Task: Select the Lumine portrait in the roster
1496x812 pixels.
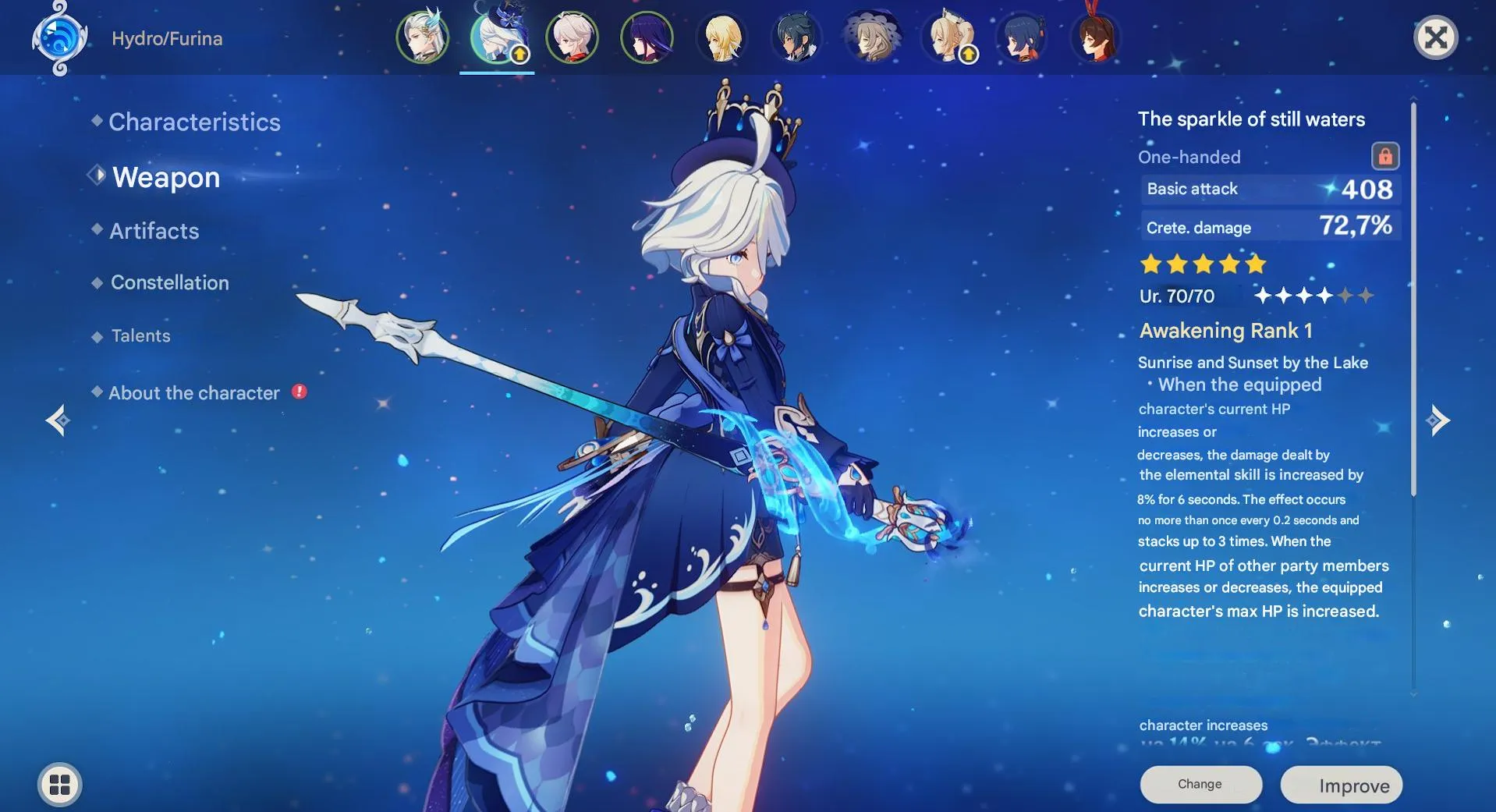Action: (723, 36)
